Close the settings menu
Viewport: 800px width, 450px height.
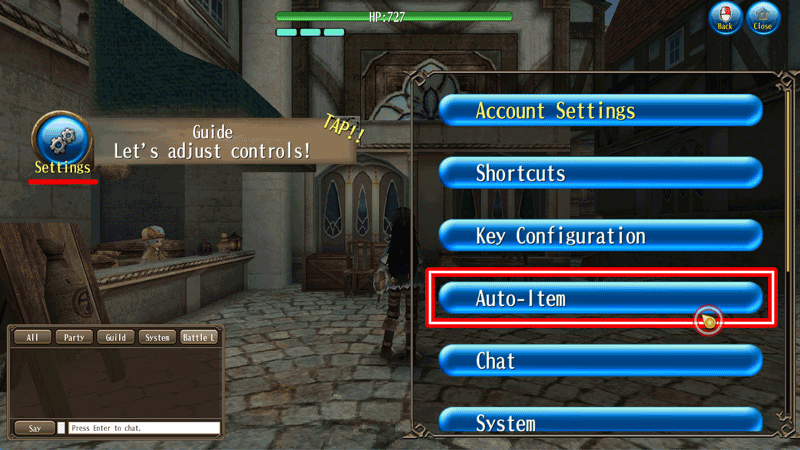764,18
